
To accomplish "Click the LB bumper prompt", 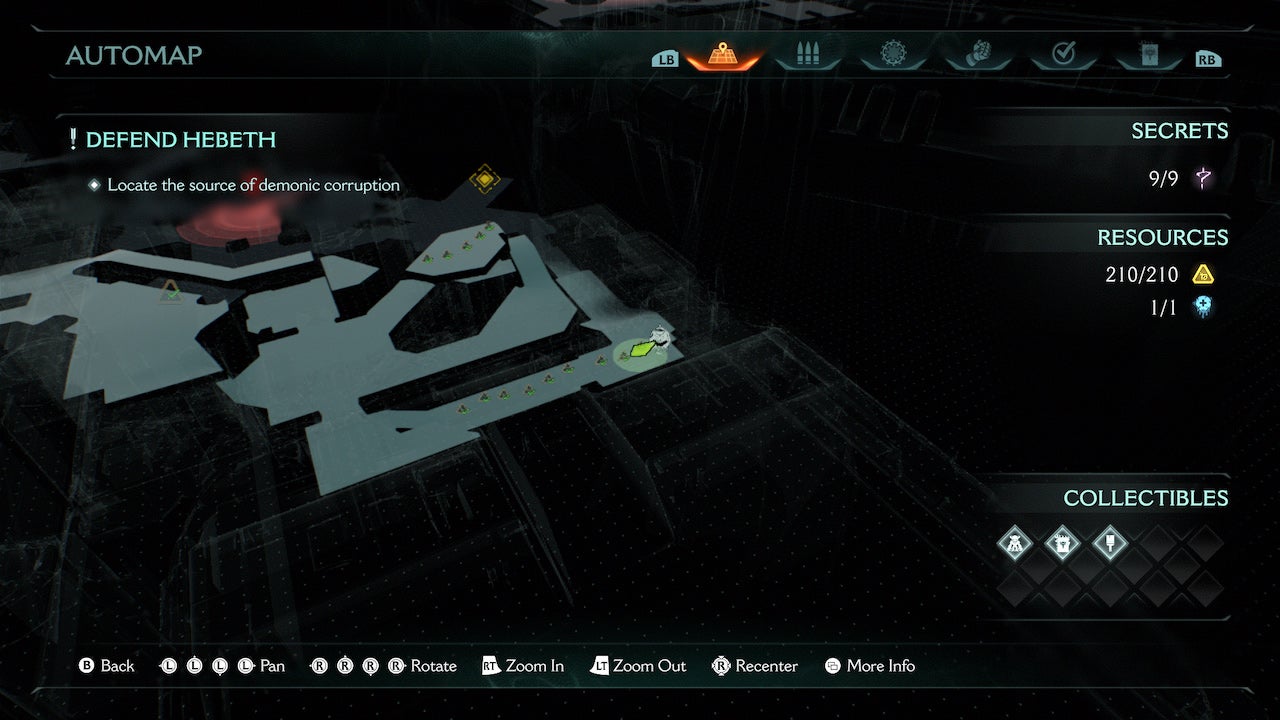I will pos(664,58).
